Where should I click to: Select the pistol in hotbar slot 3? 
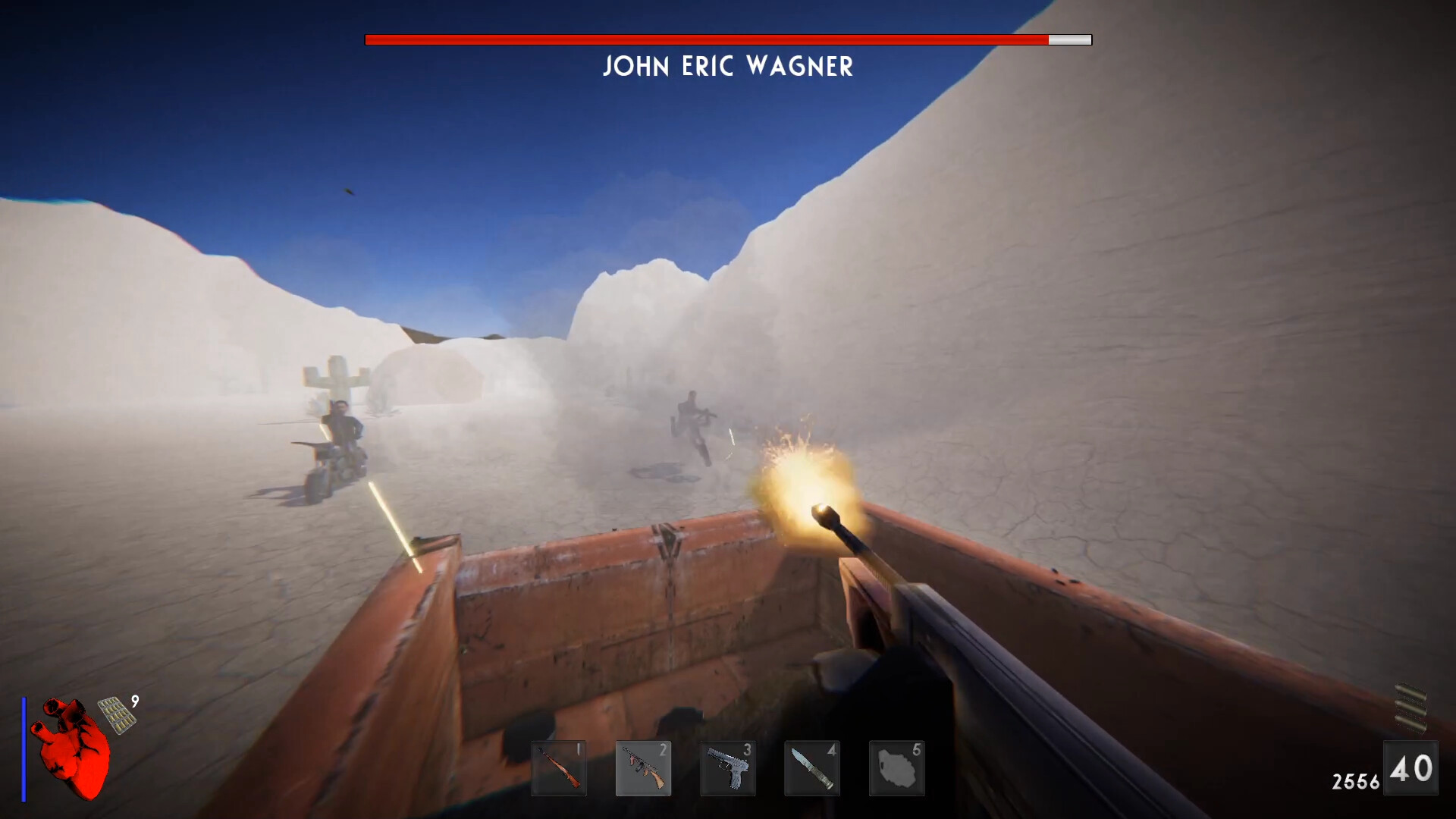click(x=728, y=768)
